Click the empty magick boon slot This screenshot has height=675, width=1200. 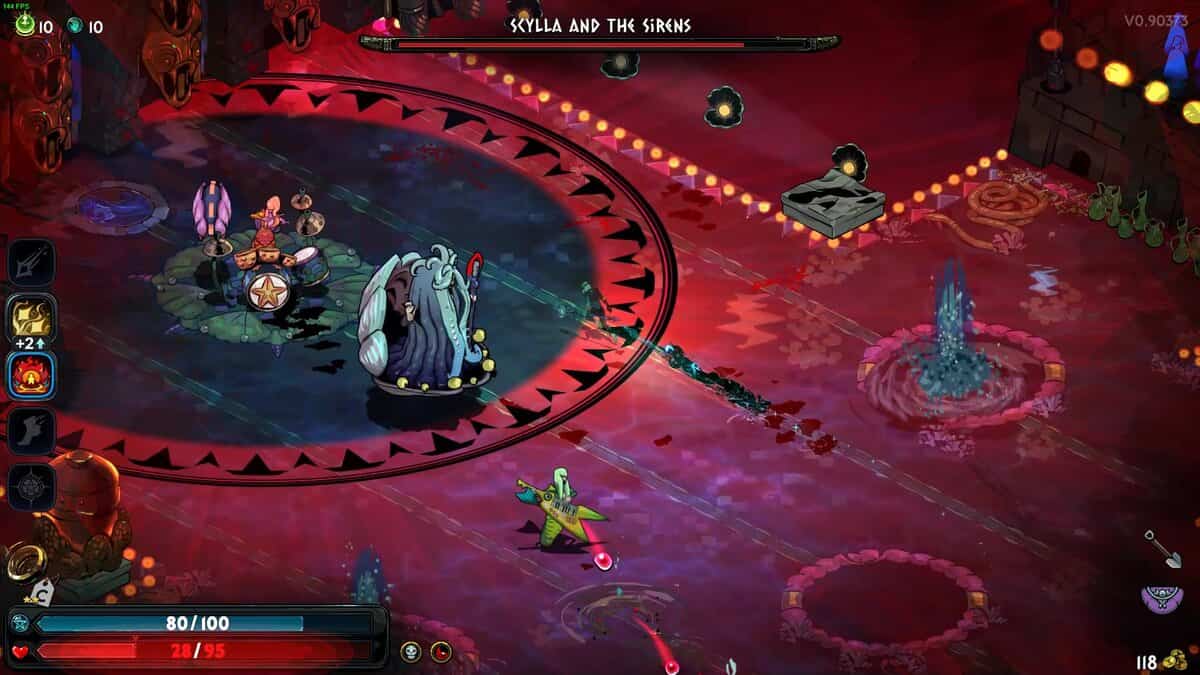point(31,487)
